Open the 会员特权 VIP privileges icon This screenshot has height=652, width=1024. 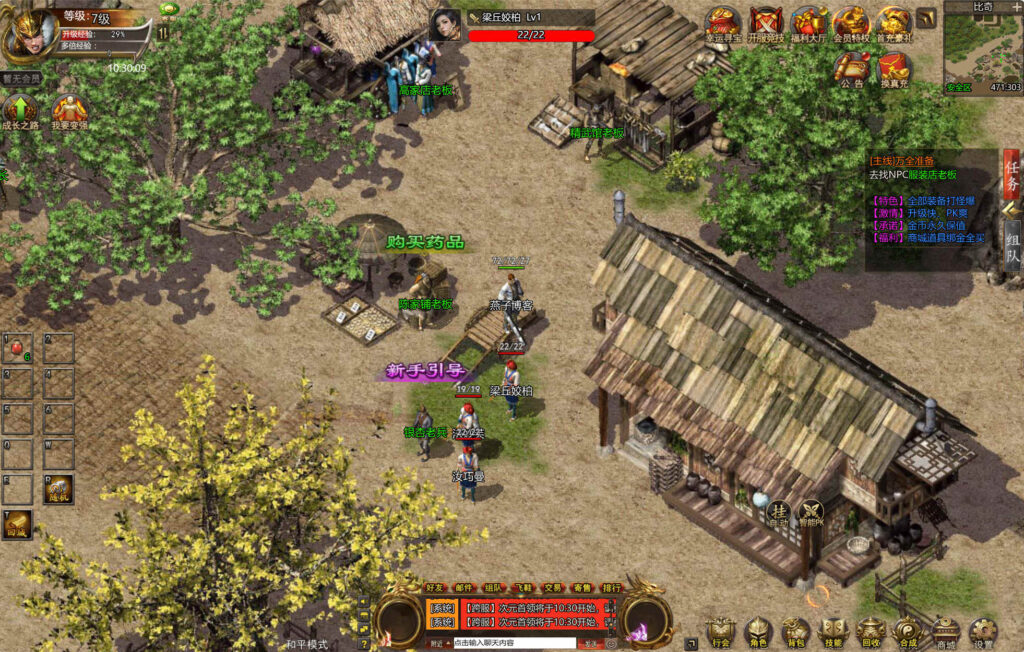pyautogui.click(x=850, y=22)
